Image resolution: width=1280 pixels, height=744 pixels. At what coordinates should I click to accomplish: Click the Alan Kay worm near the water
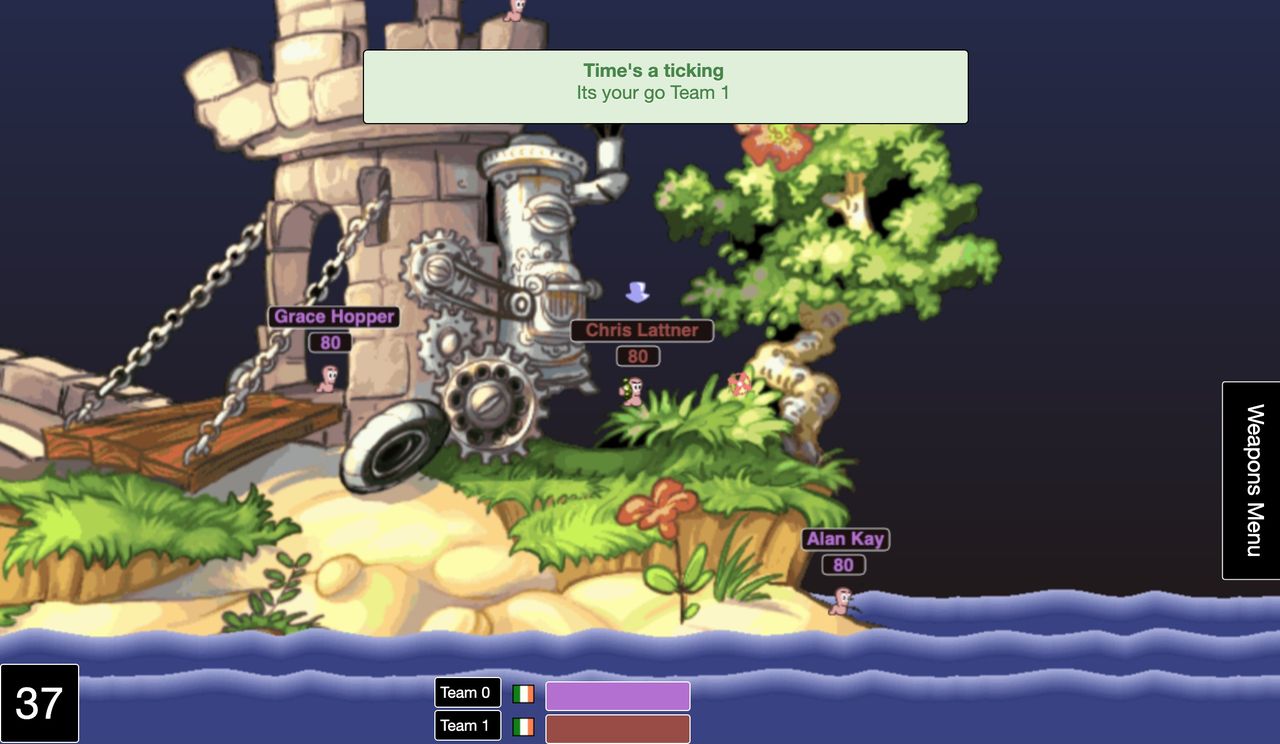[x=840, y=601]
